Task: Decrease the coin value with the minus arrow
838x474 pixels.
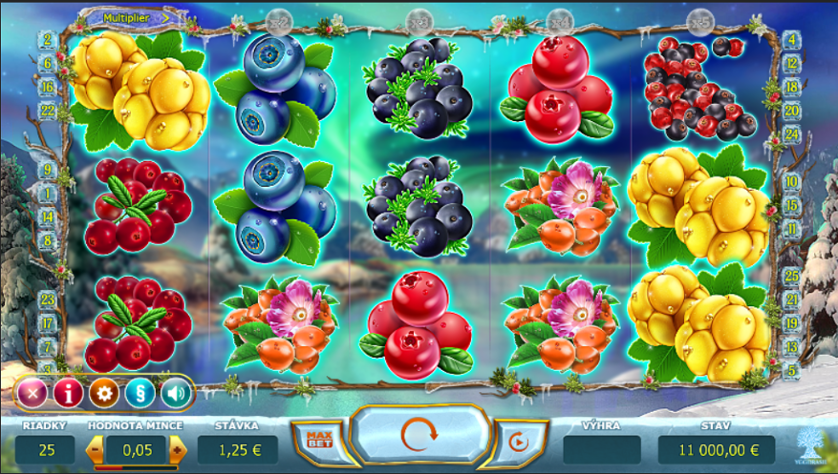Action: point(97,451)
